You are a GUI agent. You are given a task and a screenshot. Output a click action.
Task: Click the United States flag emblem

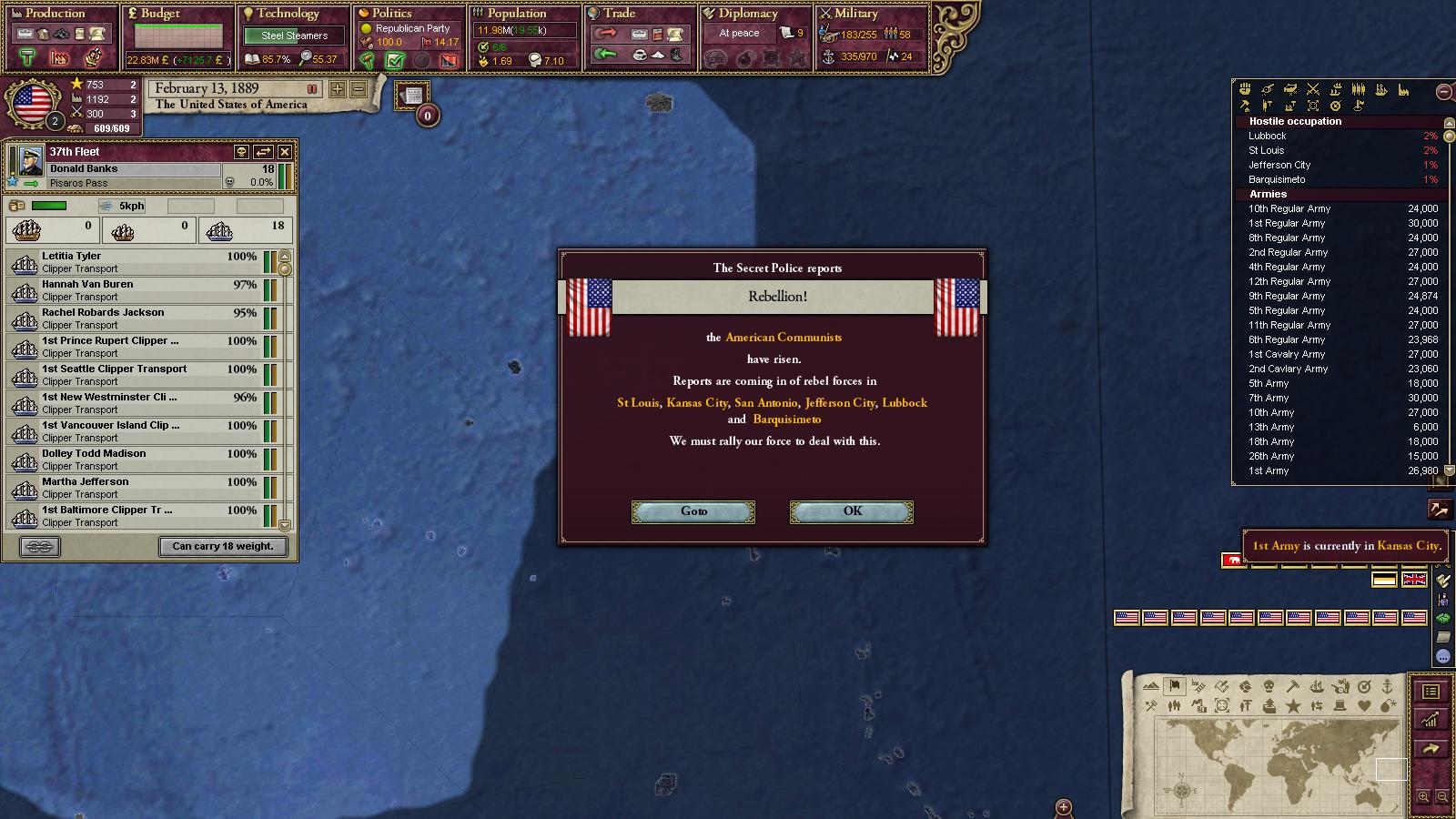click(x=32, y=103)
